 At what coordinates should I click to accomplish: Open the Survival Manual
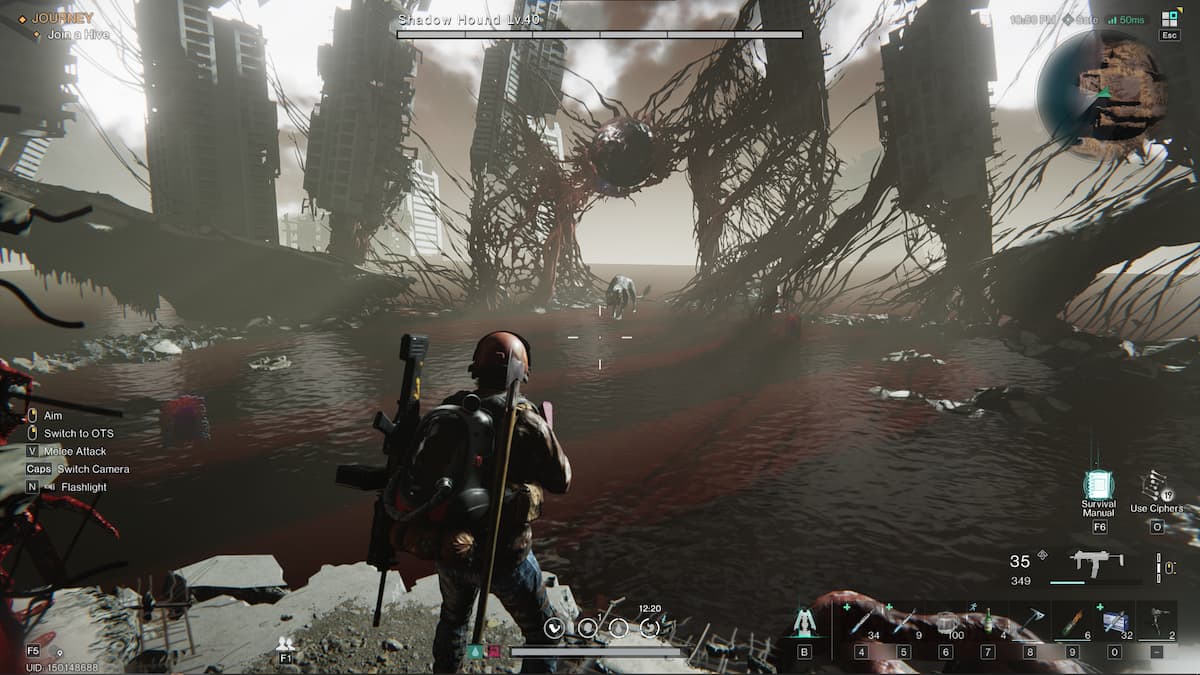click(x=1099, y=486)
